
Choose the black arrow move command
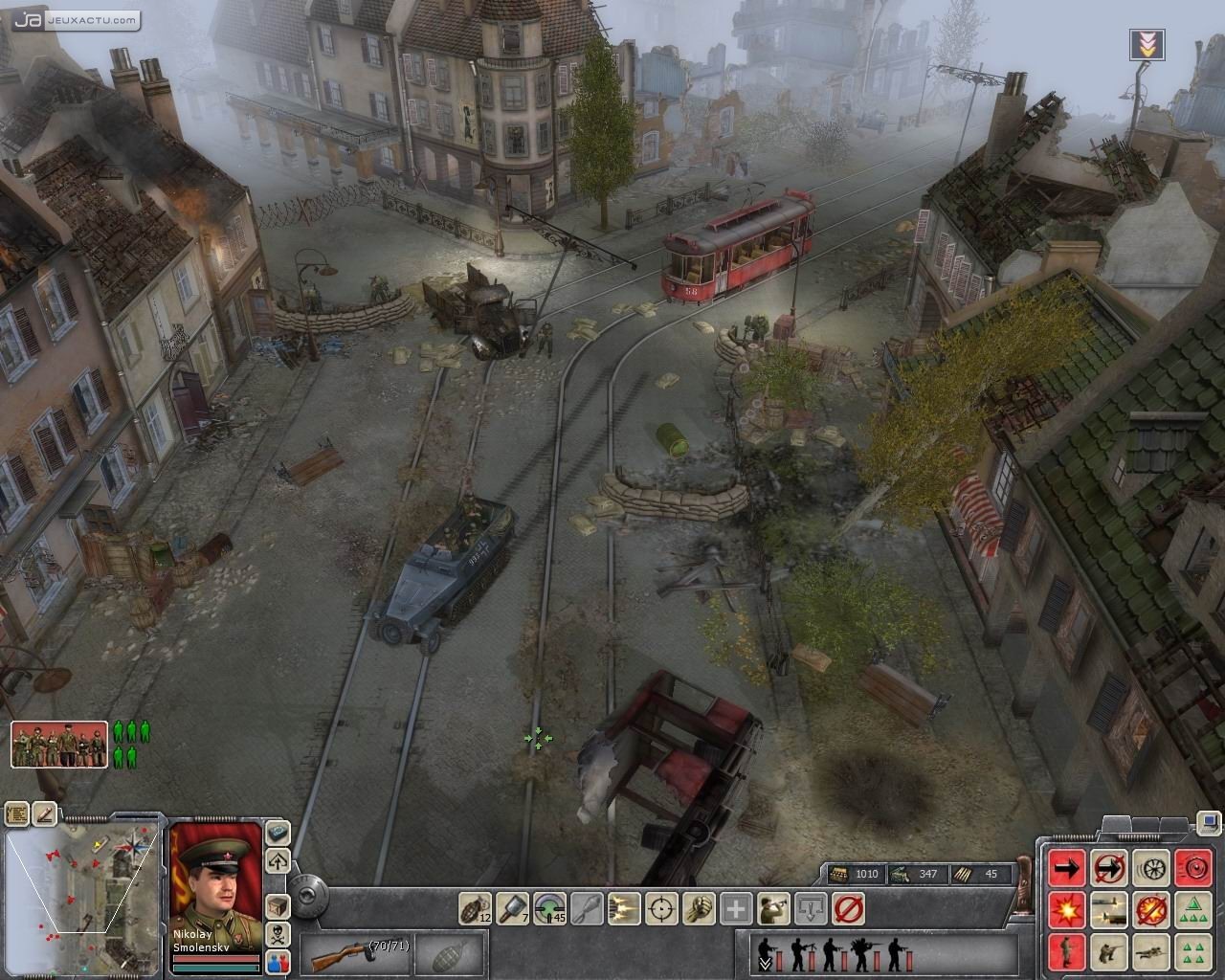pyautogui.click(x=1067, y=869)
